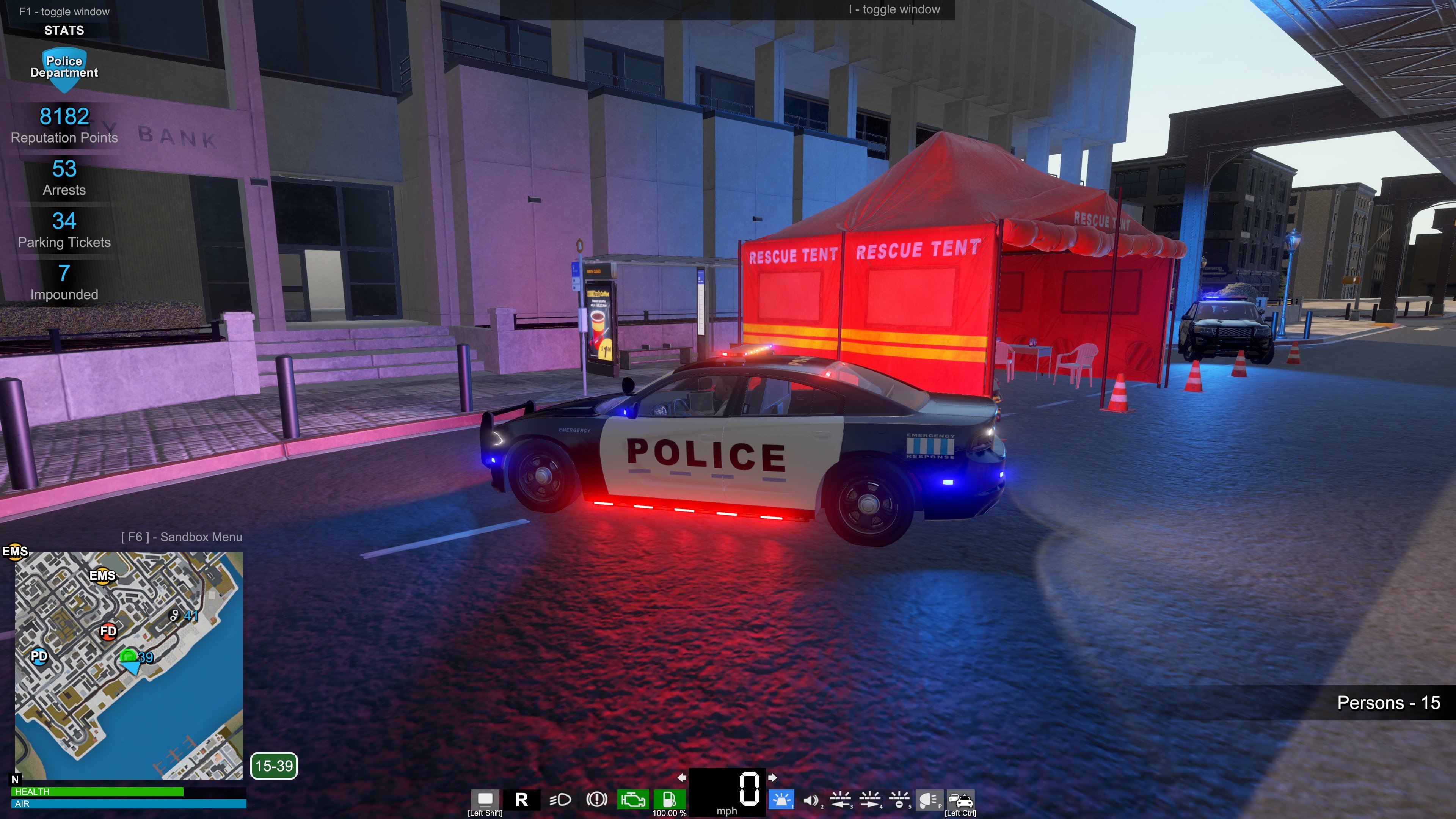The width and height of the screenshot is (1456, 819).
Task: Click the in-car computer monitor icon
Action: 485,799
